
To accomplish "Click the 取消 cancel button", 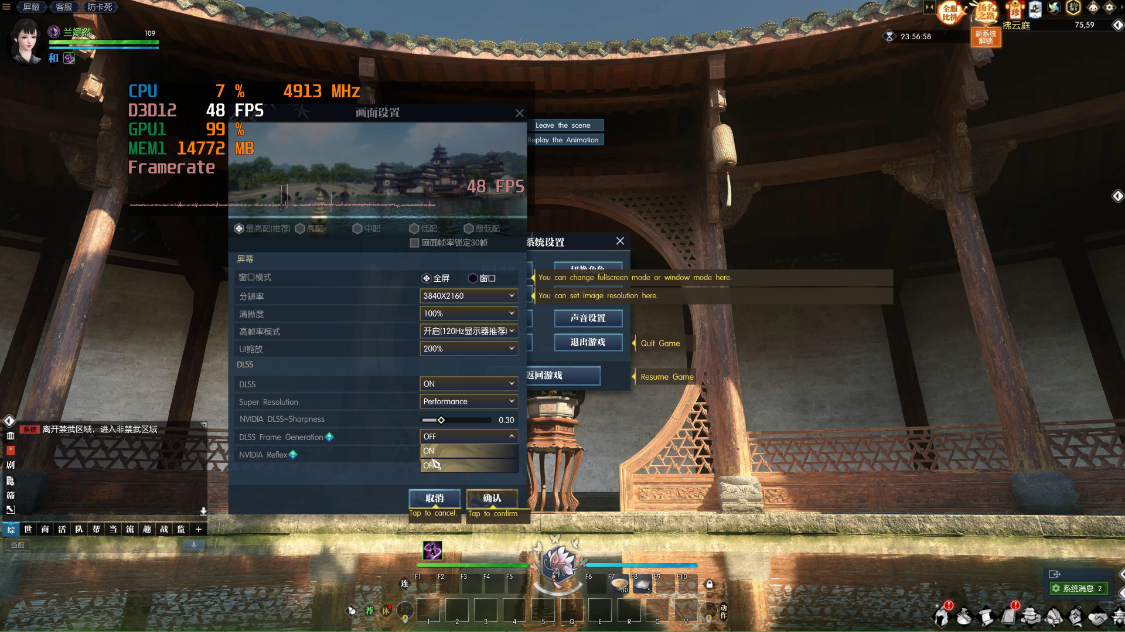I will point(434,498).
